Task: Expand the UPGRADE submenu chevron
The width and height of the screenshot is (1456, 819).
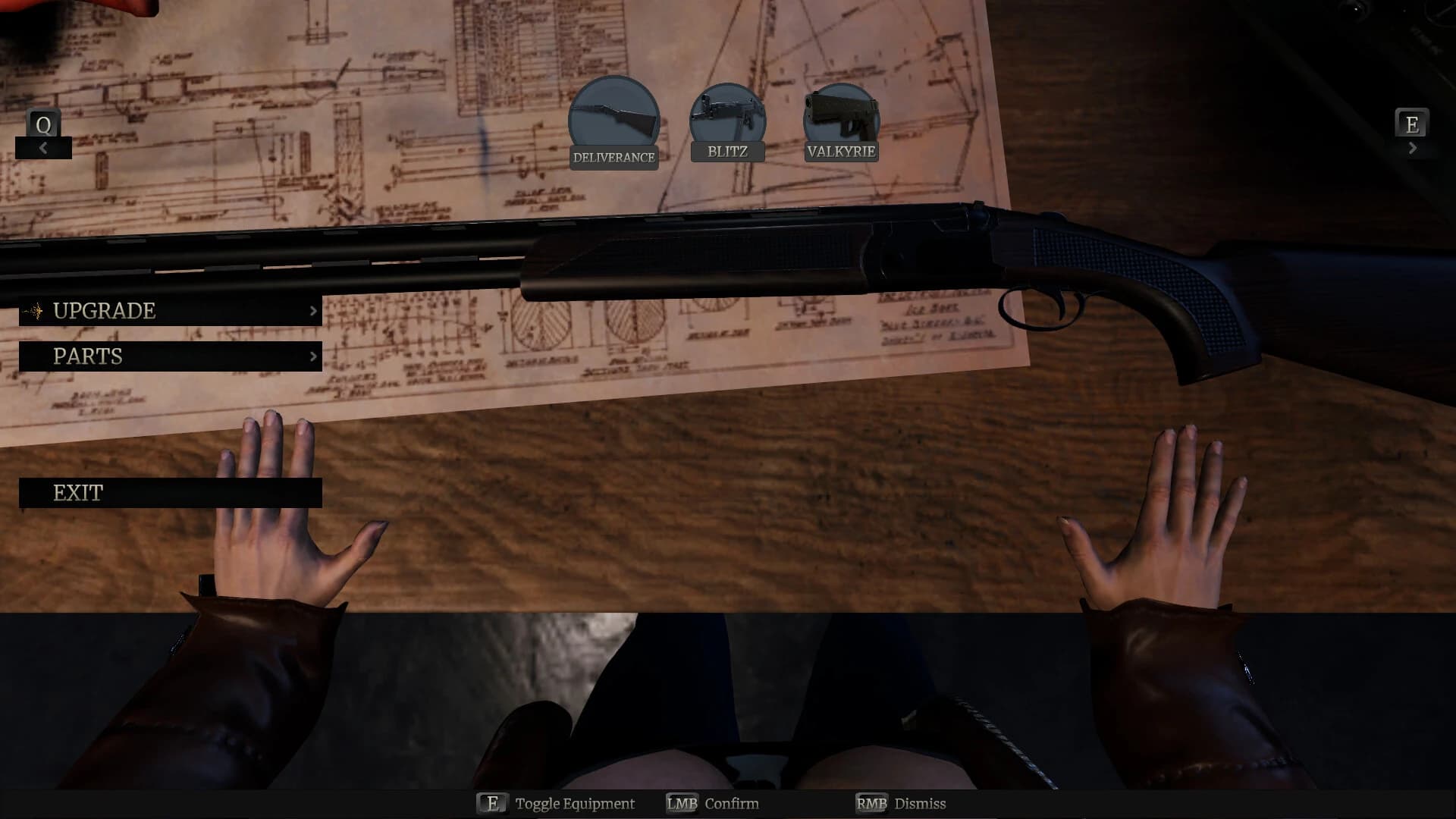Action: (x=313, y=311)
